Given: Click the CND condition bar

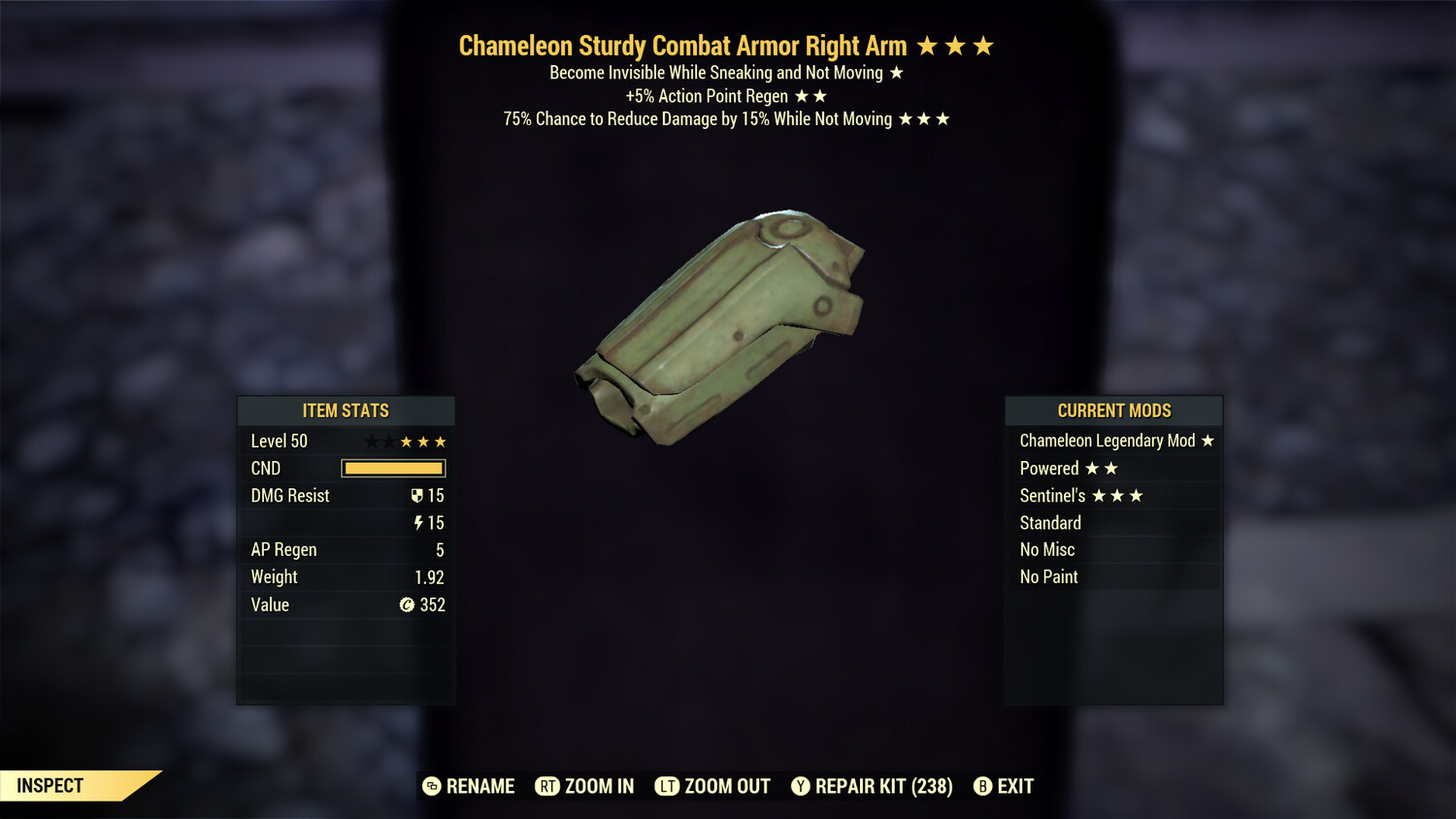Looking at the screenshot, I should [393, 468].
